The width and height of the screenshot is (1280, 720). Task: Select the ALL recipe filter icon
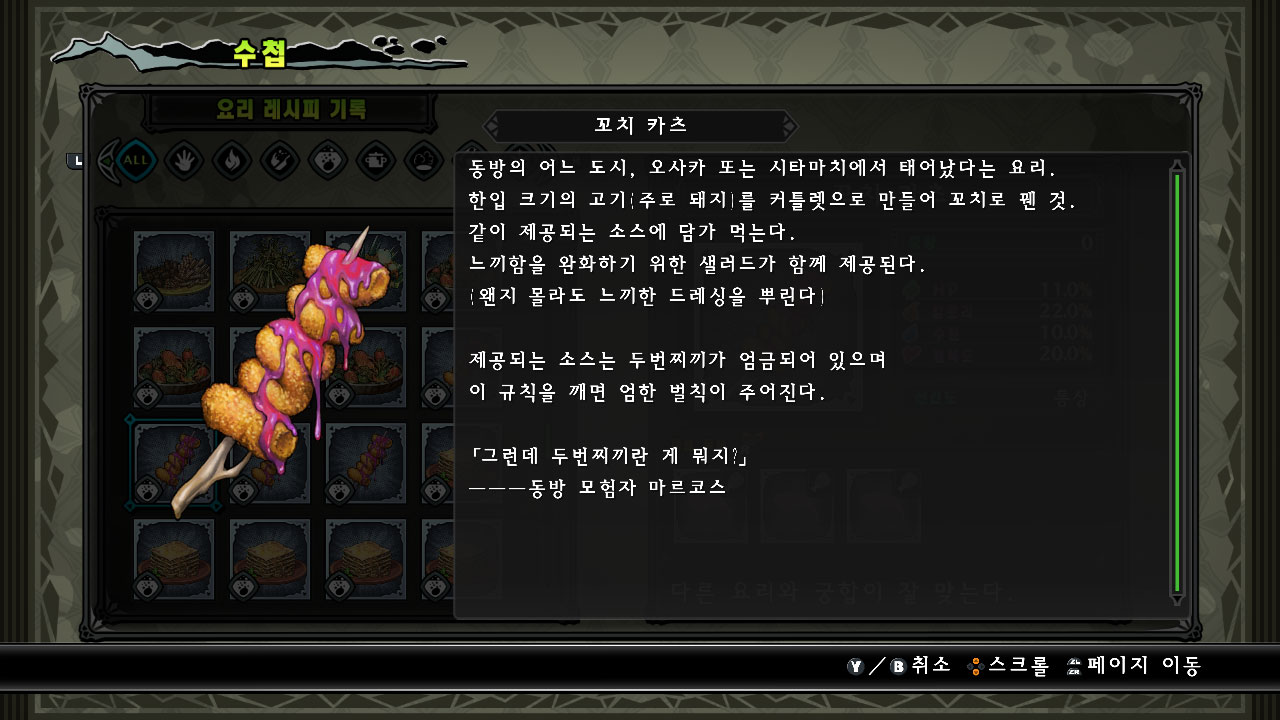pyautogui.click(x=135, y=160)
